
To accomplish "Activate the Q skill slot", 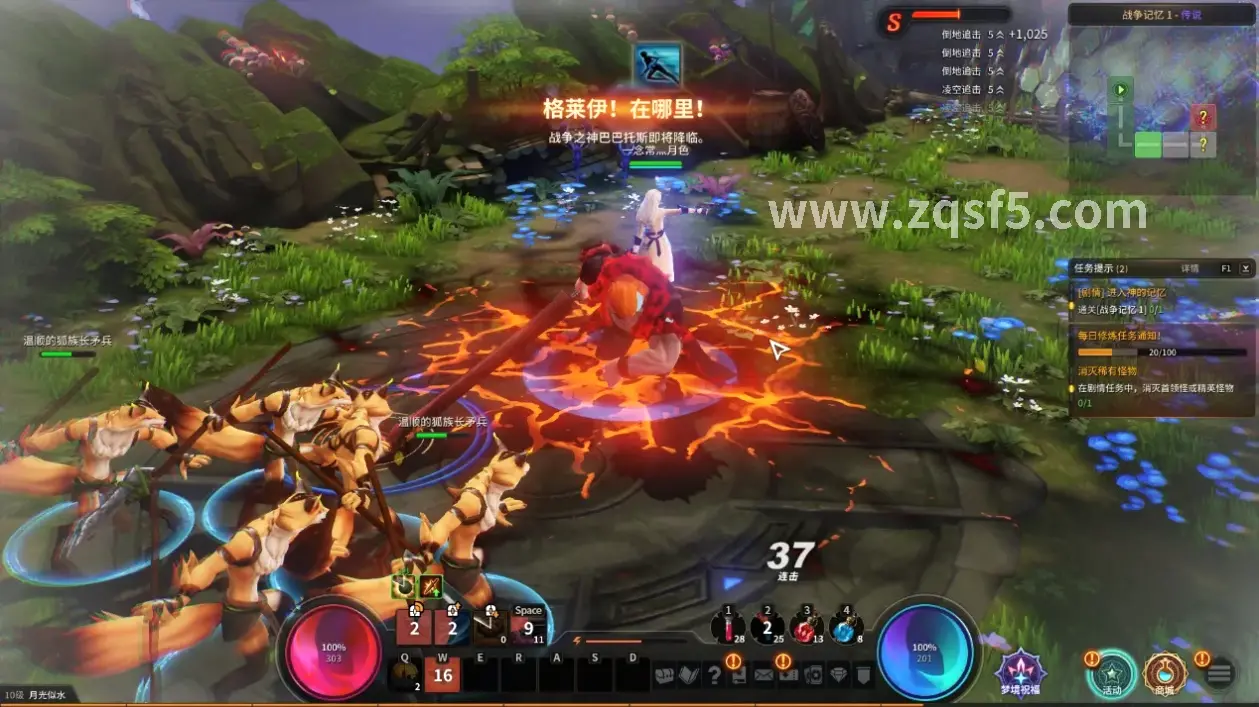I will point(405,675).
